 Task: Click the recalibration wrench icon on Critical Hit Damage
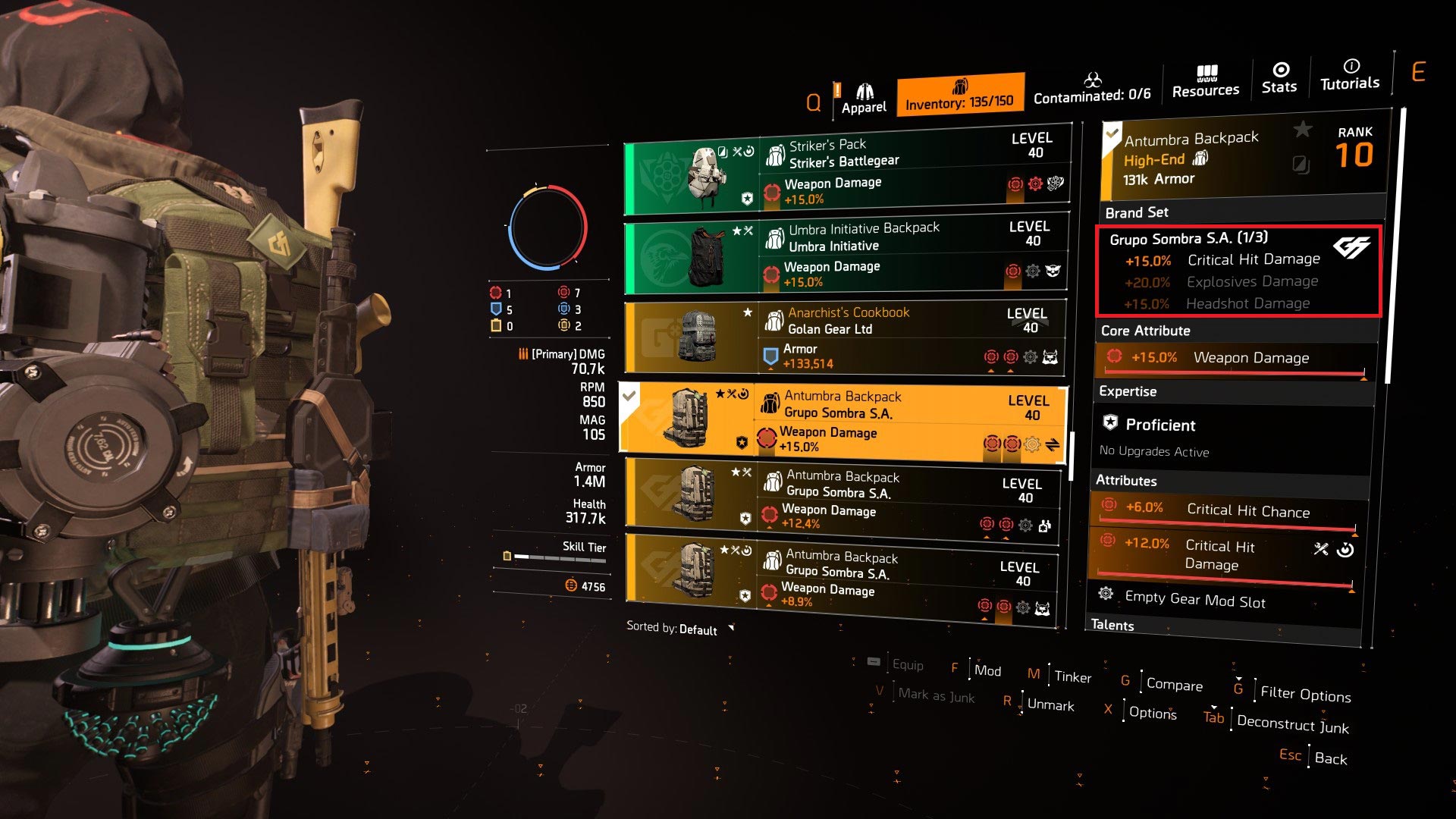pyautogui.click(x=1320, y=549)
